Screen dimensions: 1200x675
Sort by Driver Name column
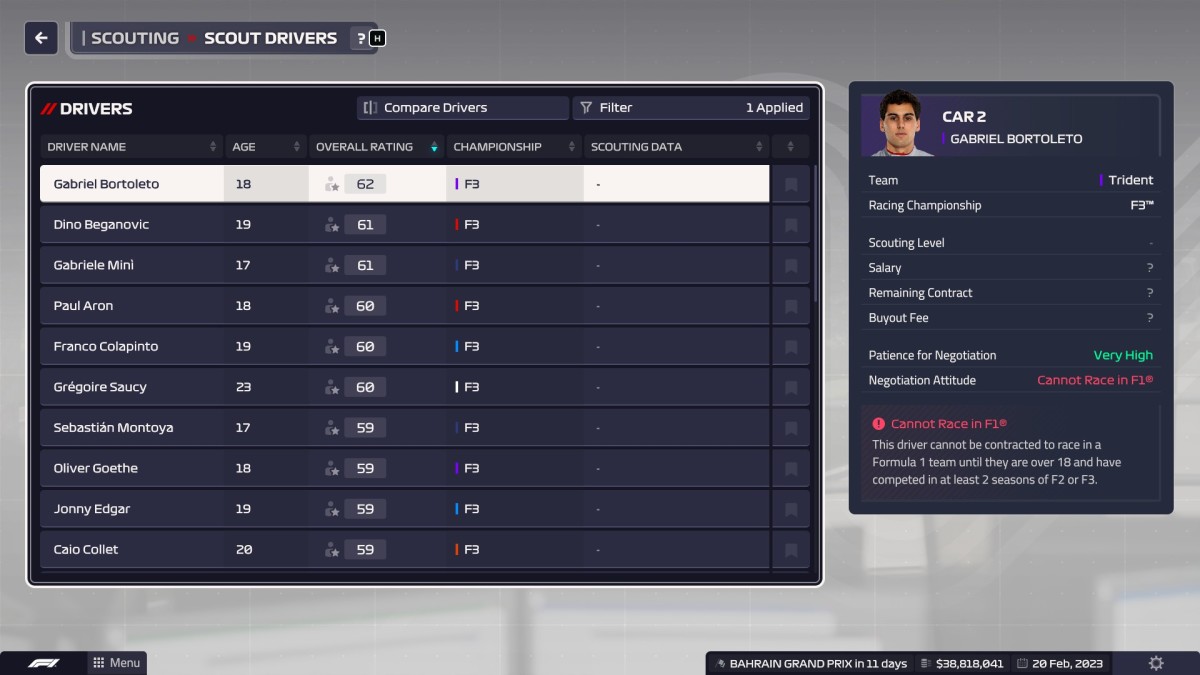pos(131,147)
